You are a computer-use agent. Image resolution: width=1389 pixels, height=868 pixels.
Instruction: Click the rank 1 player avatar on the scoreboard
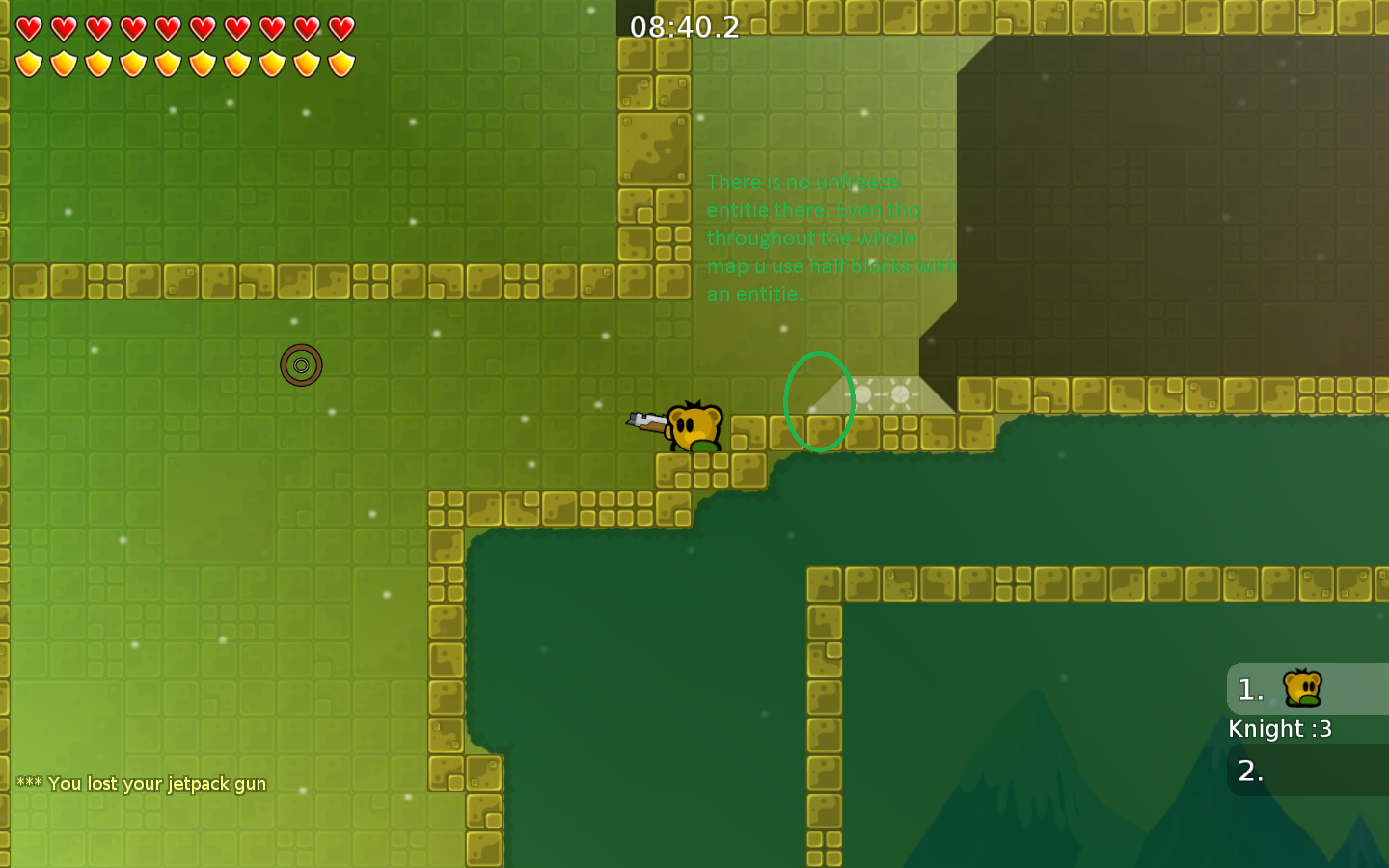pos(1301,689)
